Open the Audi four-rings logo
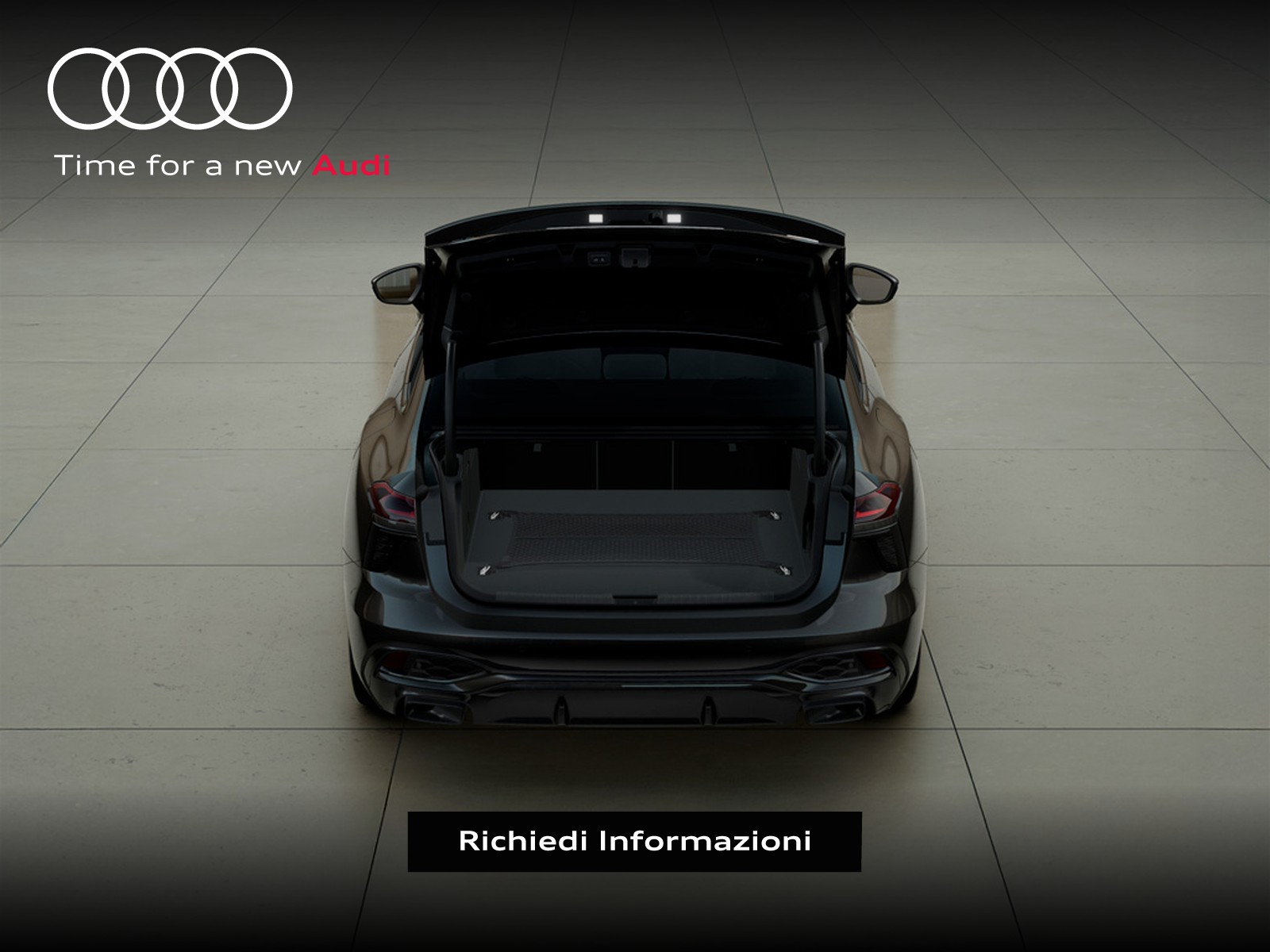Image resolution: width=1270 pixels, height=952 pixels. [170, 88]
